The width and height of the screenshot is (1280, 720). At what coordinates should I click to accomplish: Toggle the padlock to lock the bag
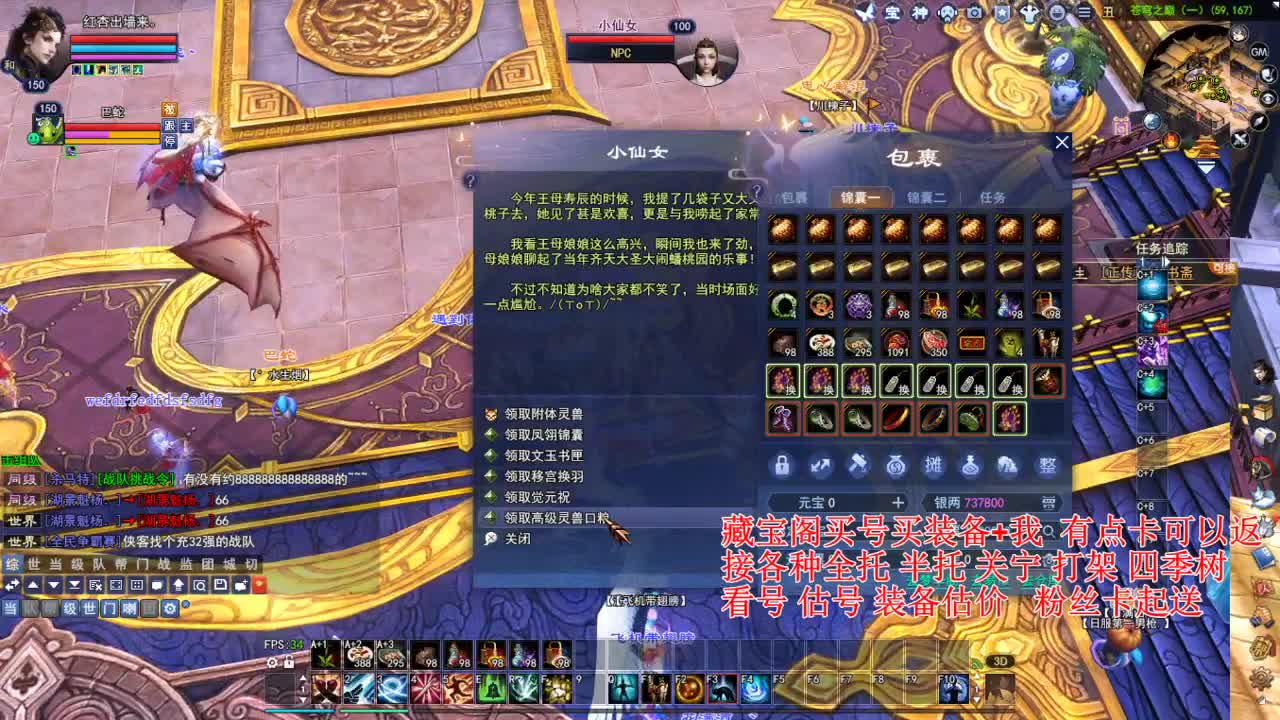[783, 465]
